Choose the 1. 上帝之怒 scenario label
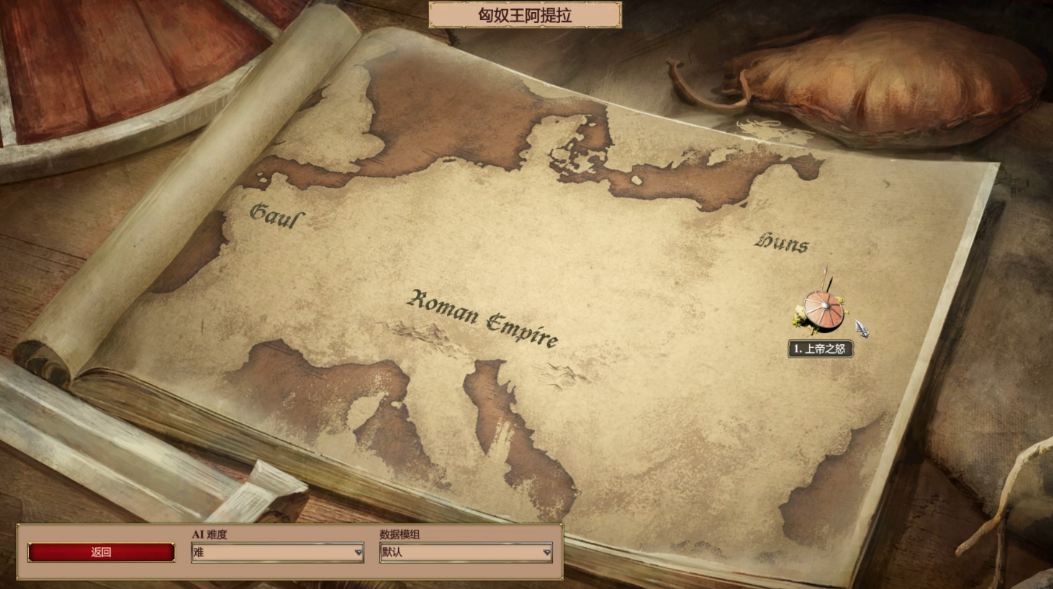1053x589 pixels. [821, 349]
